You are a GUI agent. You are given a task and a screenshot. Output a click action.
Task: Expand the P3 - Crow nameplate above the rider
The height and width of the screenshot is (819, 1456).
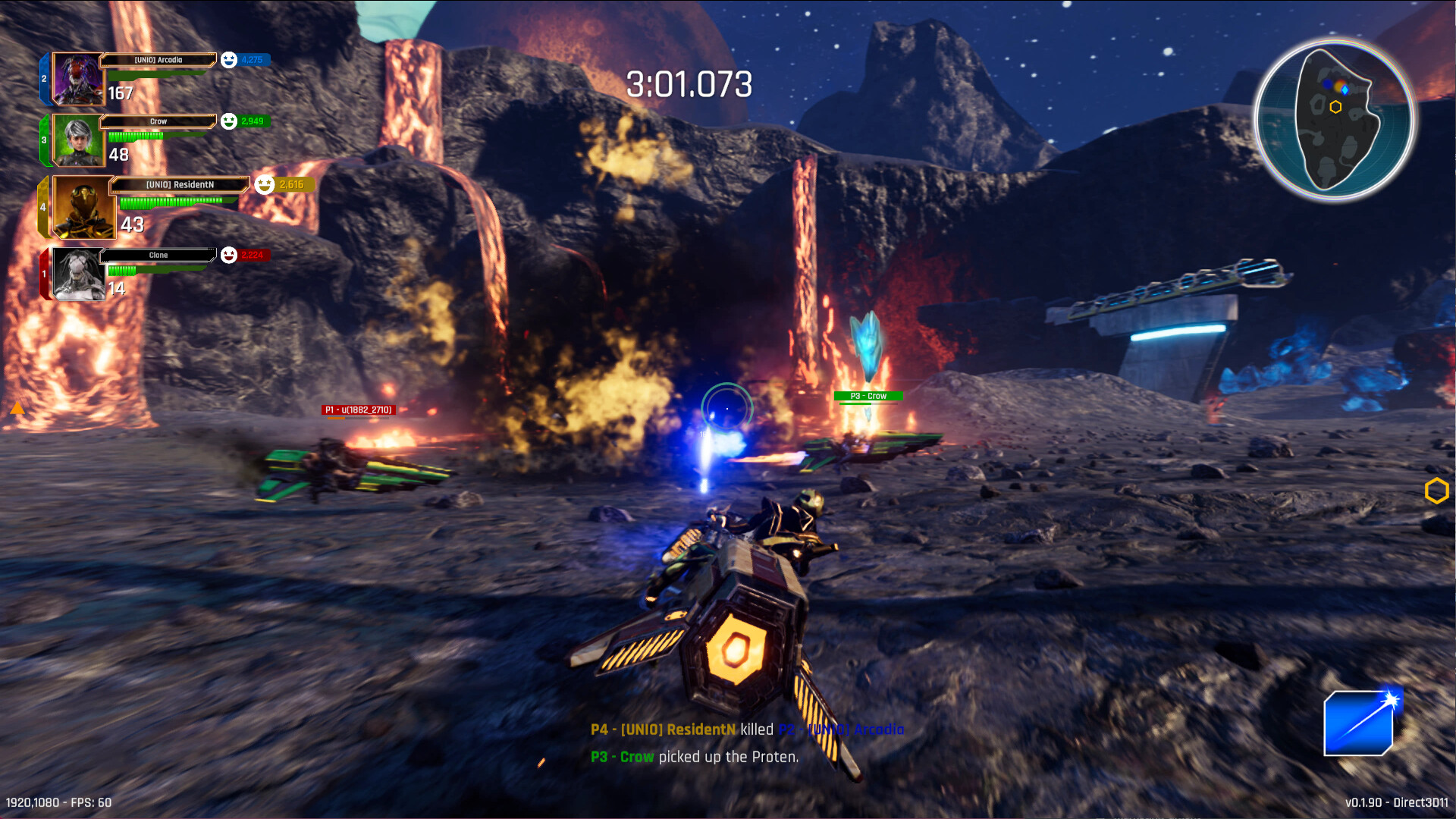tap(869, 395)
